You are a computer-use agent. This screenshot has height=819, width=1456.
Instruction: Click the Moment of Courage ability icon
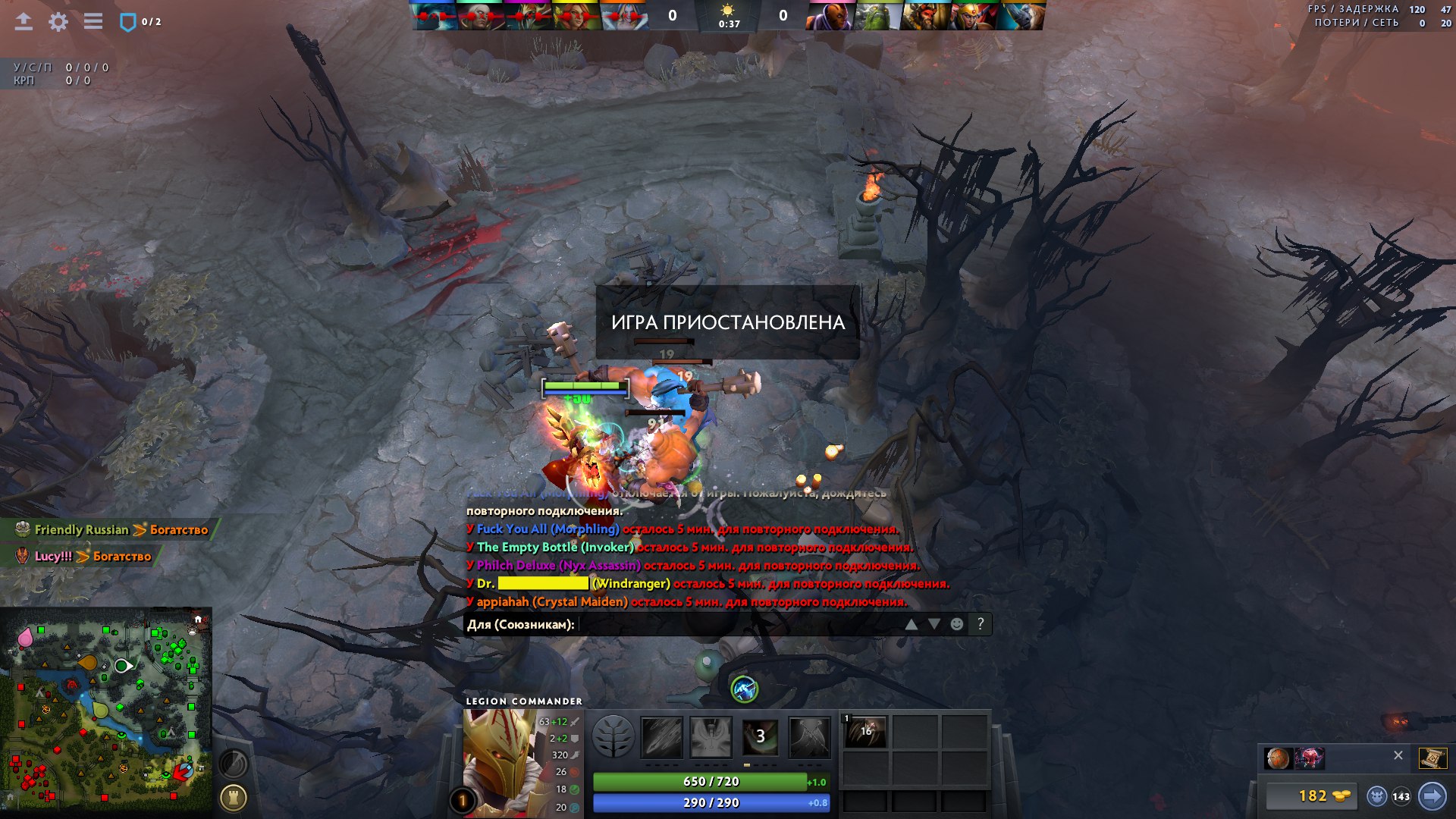pyautogui.click(x=761, y=737)
